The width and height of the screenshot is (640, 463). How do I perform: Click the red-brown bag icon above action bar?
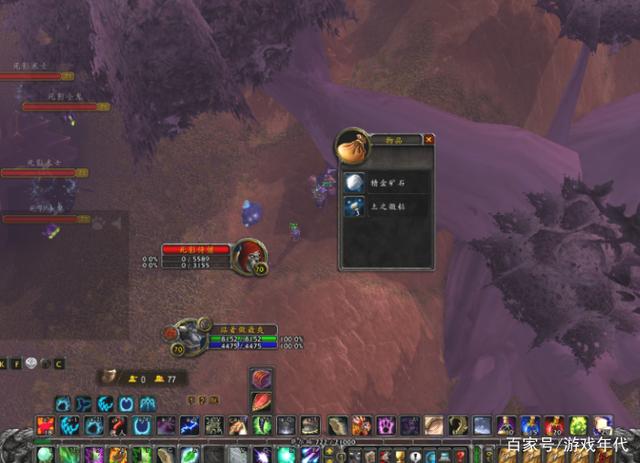pyautogui.click(x=261, y=378)
